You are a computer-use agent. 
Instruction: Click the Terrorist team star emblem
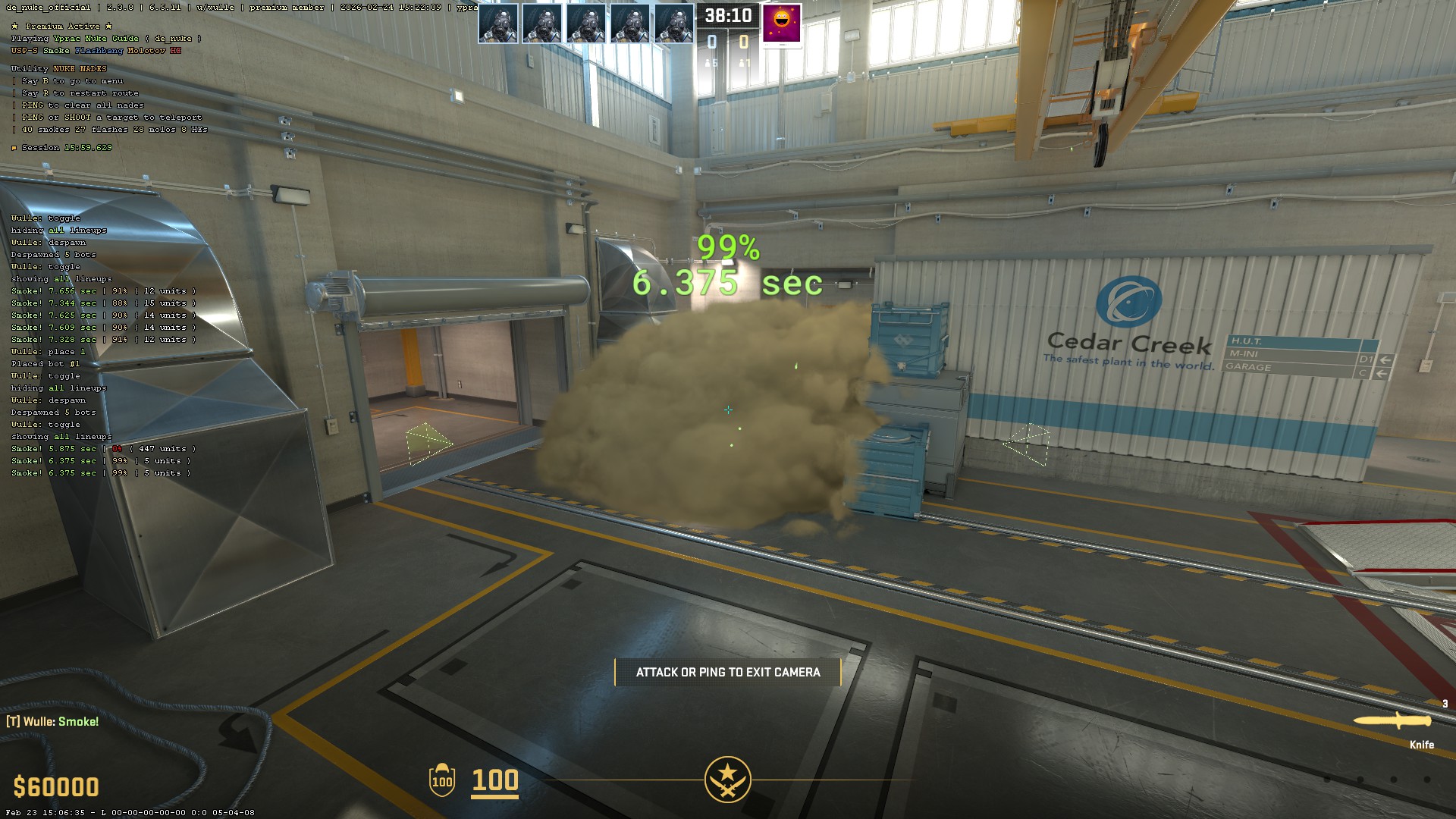tap(727, 779)
